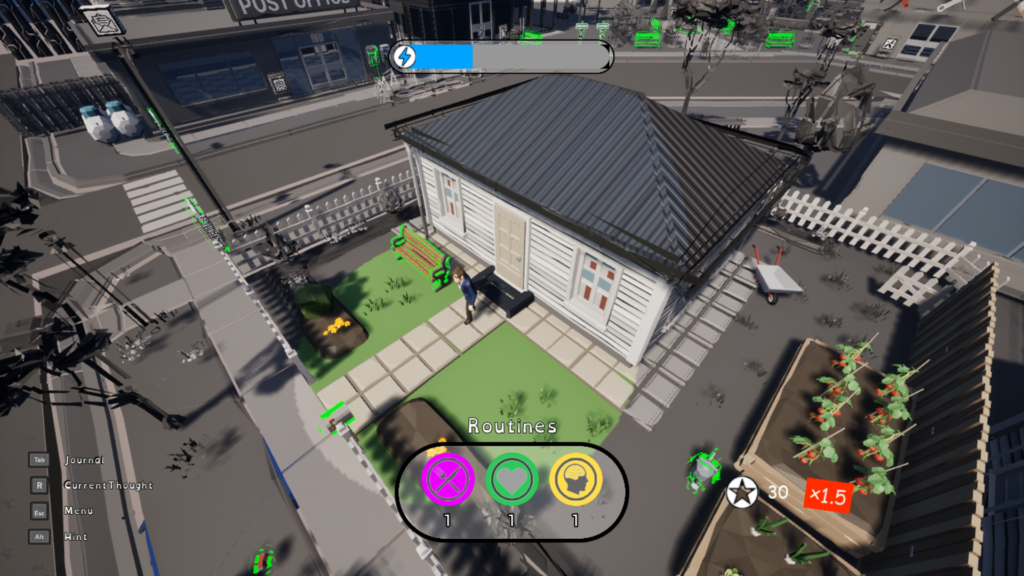Choose the green heart routine icon
This screenshot has height=576, width=1024.
coord(511,481)
